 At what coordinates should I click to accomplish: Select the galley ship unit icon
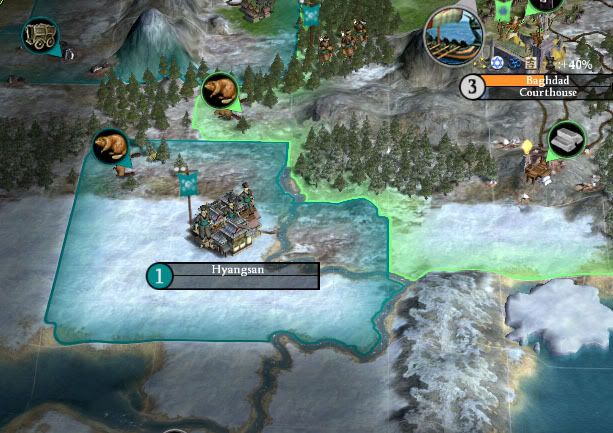(x=452, y=38)
